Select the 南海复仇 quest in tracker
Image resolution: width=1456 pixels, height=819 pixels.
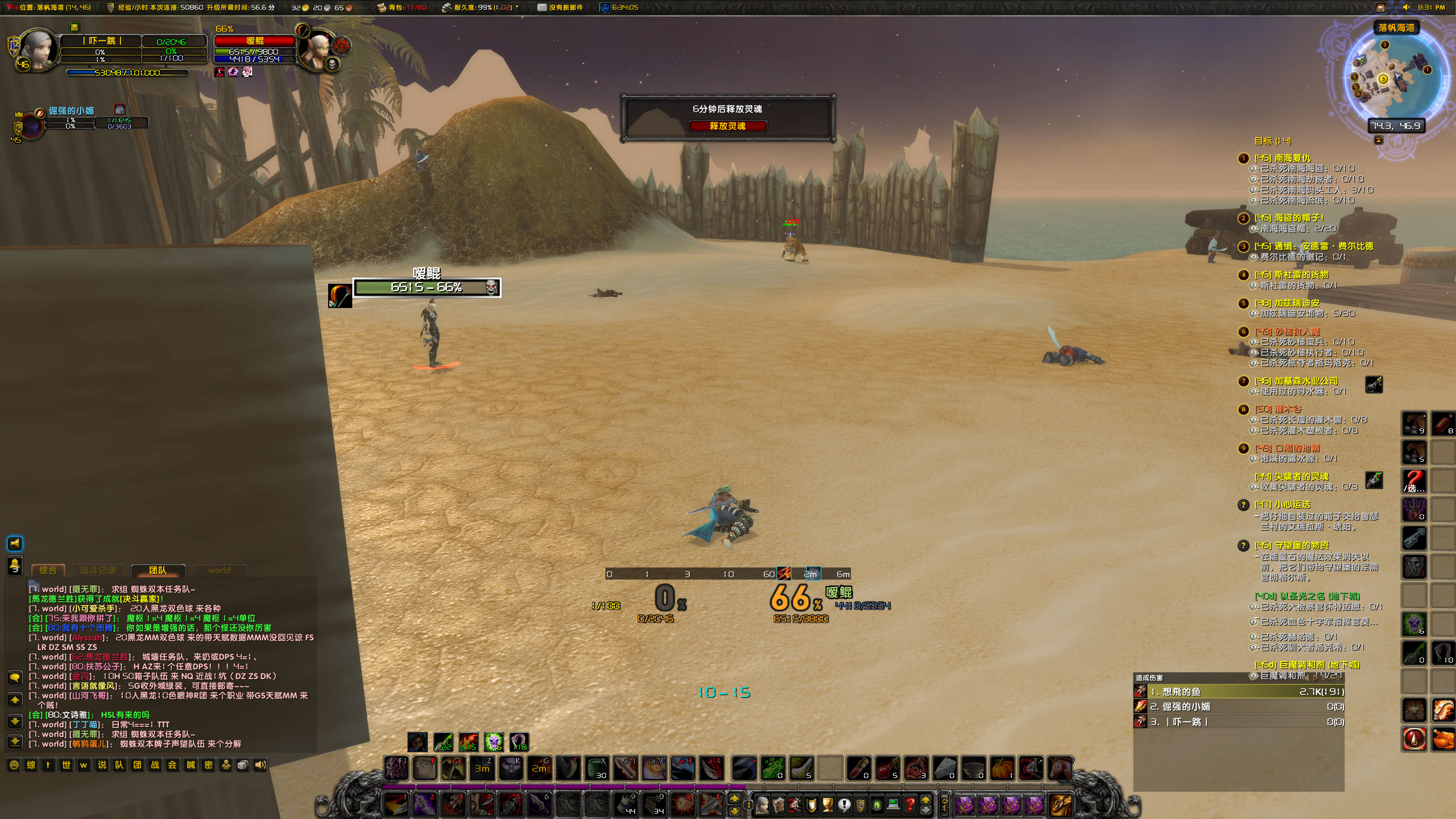[1292, 158]
